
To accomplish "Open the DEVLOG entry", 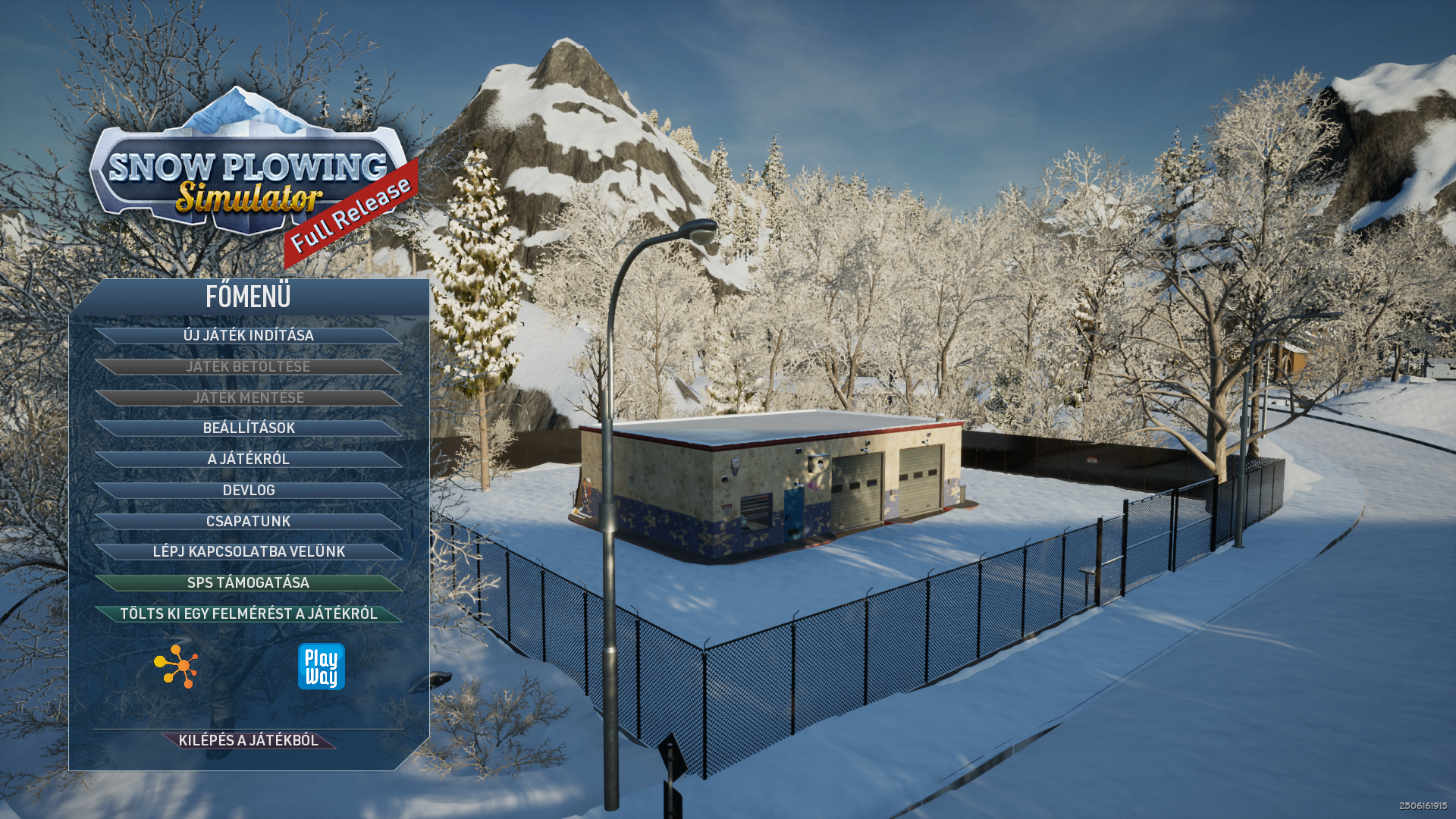I will [249, 490].
